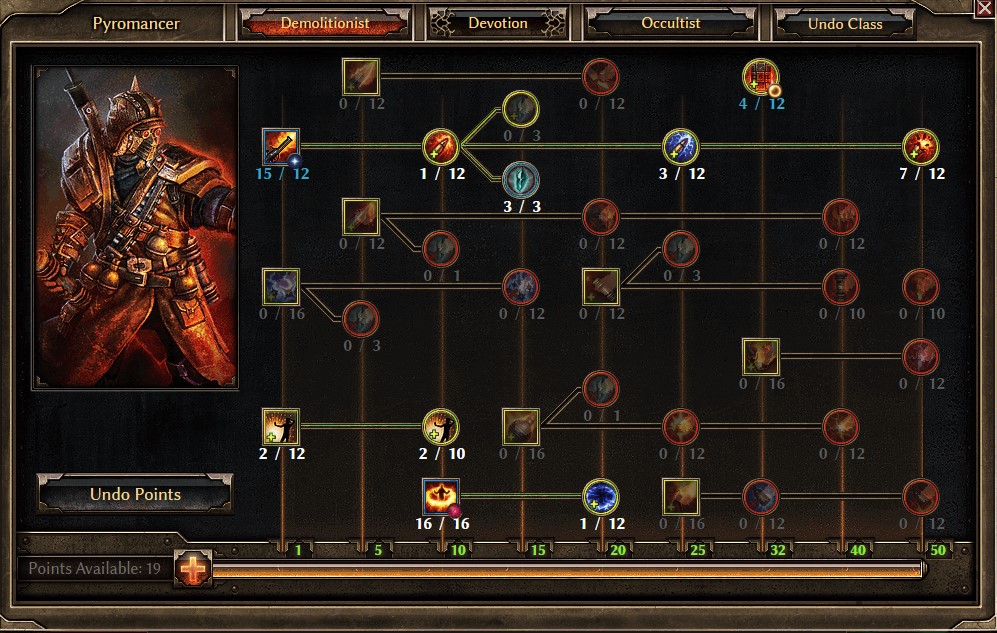
Task: Select the maxed 16 / 16 skill icon
Action: coord(441,497)
